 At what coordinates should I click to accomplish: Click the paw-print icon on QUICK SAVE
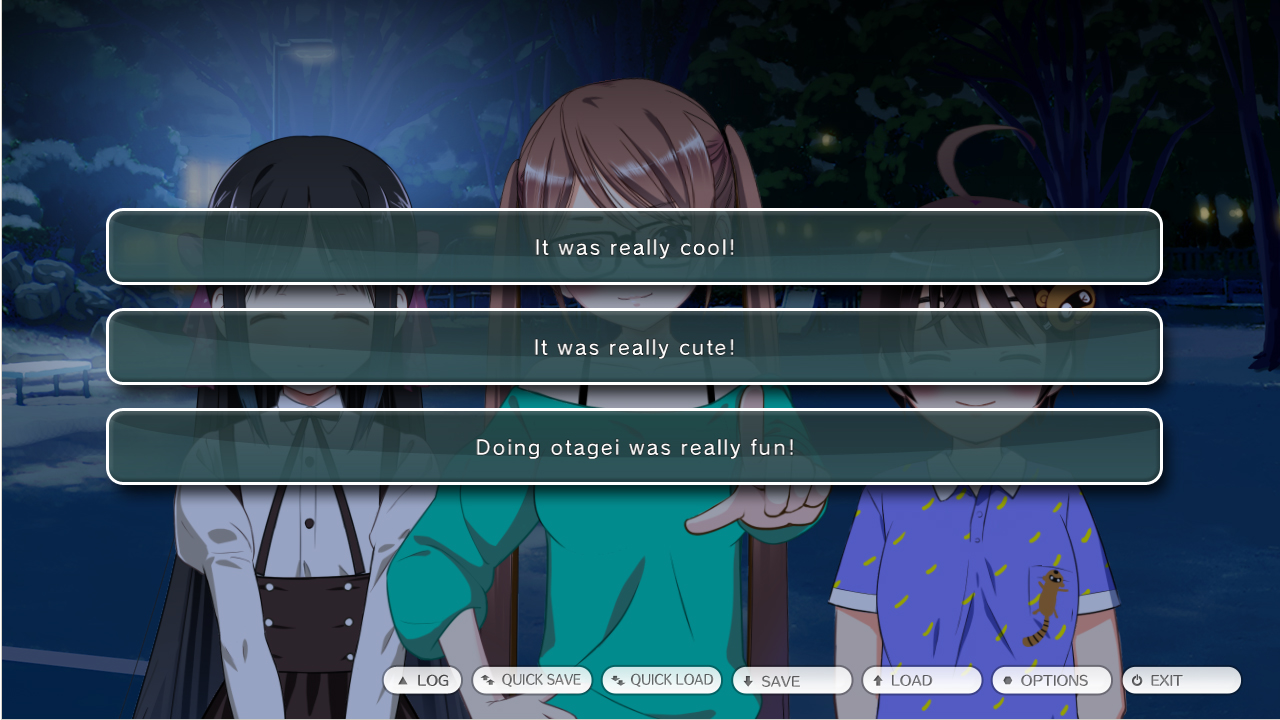point(485,680)
